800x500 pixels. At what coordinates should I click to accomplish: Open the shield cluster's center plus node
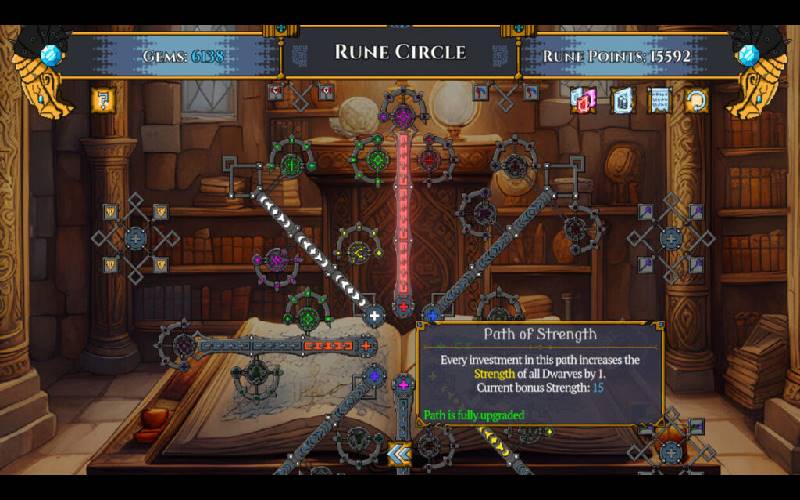[x=135, y=238]
